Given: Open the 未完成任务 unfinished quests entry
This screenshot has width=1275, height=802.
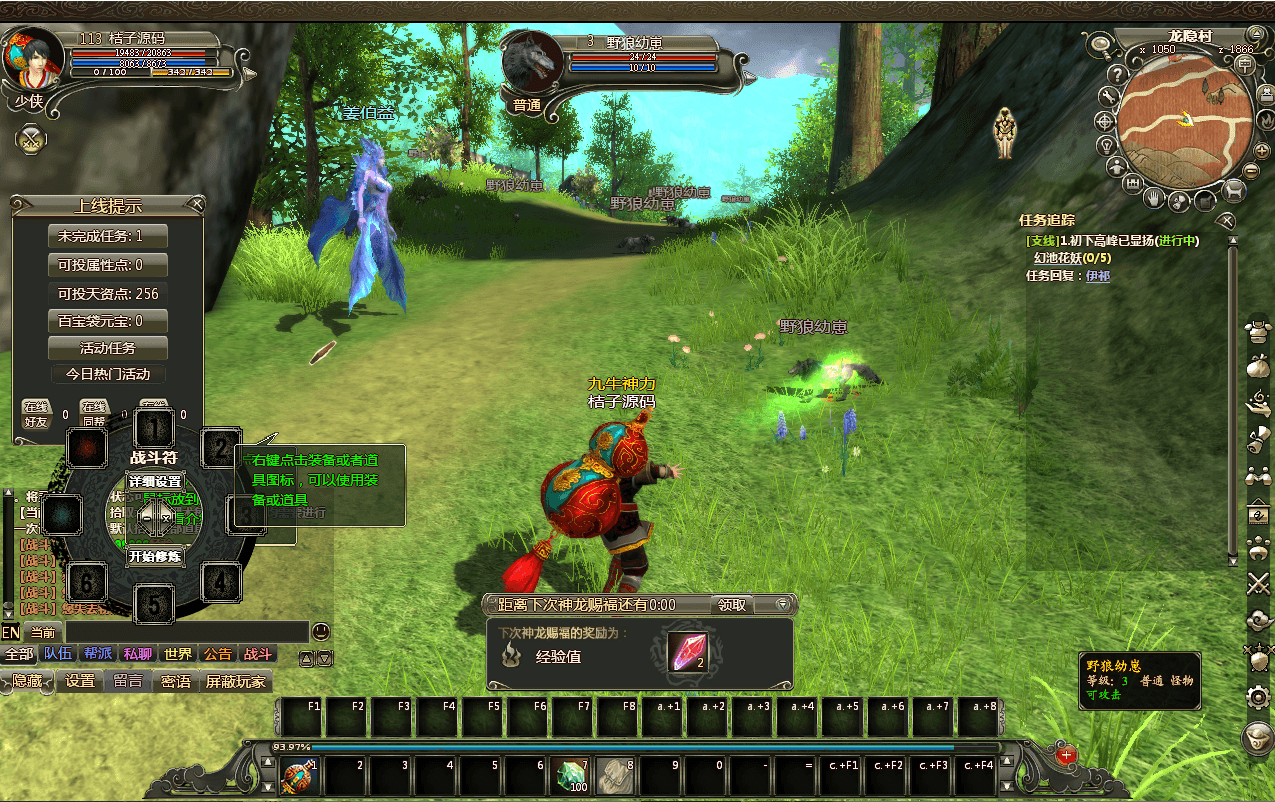Looking at the screenshot, I should click(x=108, y=236).
